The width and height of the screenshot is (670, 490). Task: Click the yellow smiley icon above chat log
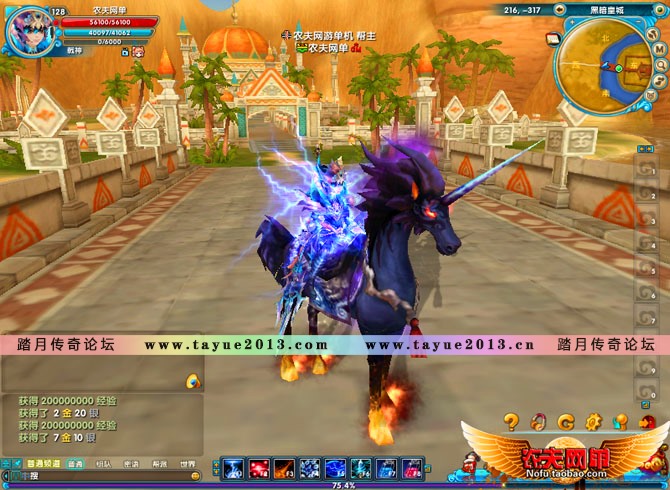pos(193,381)
